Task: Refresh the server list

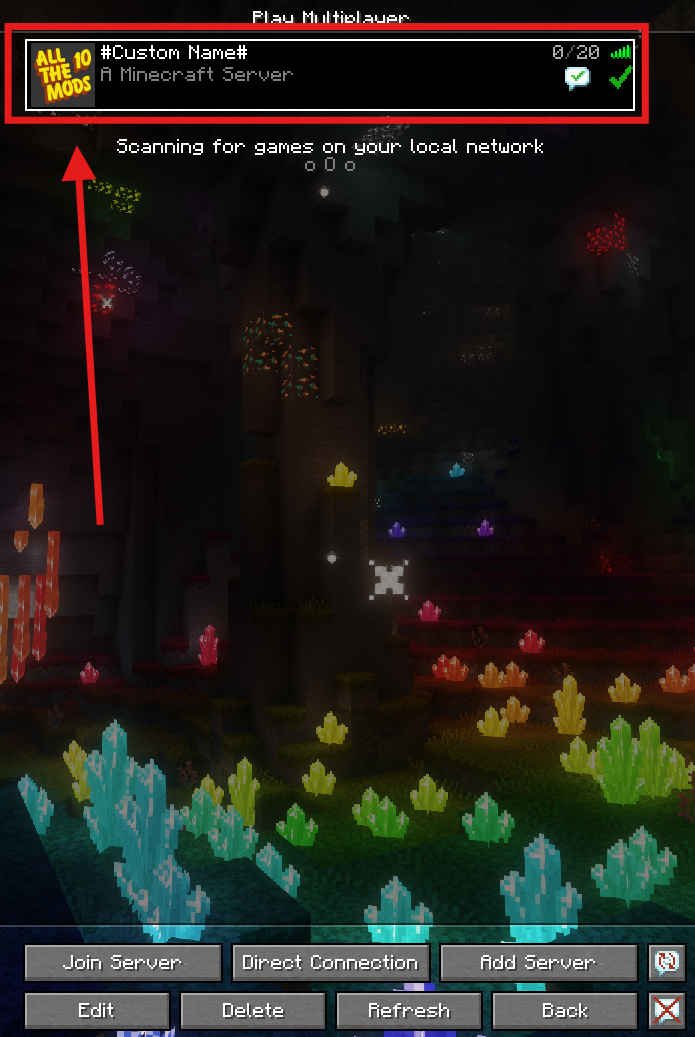Action: [x=409, y=1010]
